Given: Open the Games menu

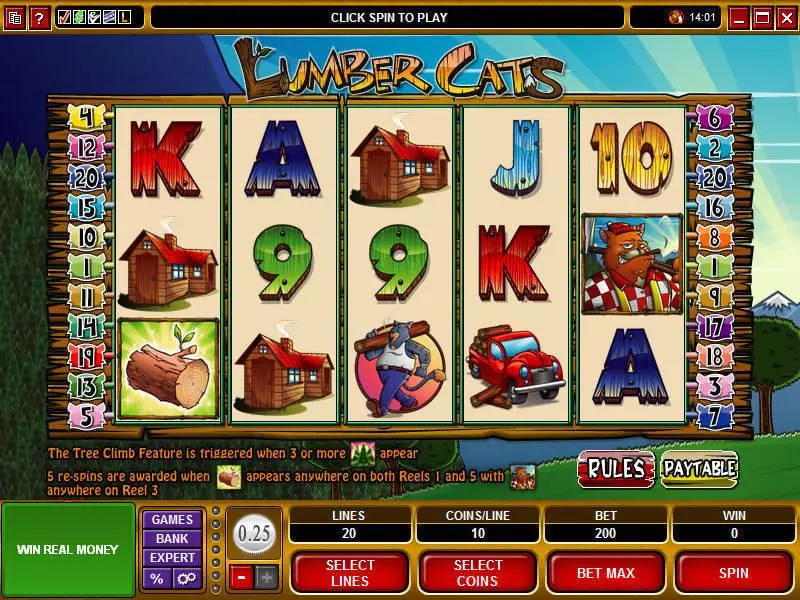Looking at the screenshot, I should point(172,520).
